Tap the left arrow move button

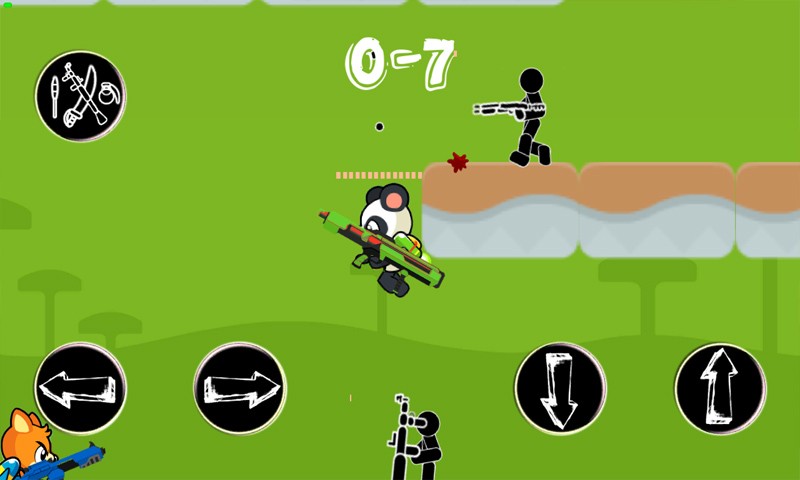[x=80, y=388]
